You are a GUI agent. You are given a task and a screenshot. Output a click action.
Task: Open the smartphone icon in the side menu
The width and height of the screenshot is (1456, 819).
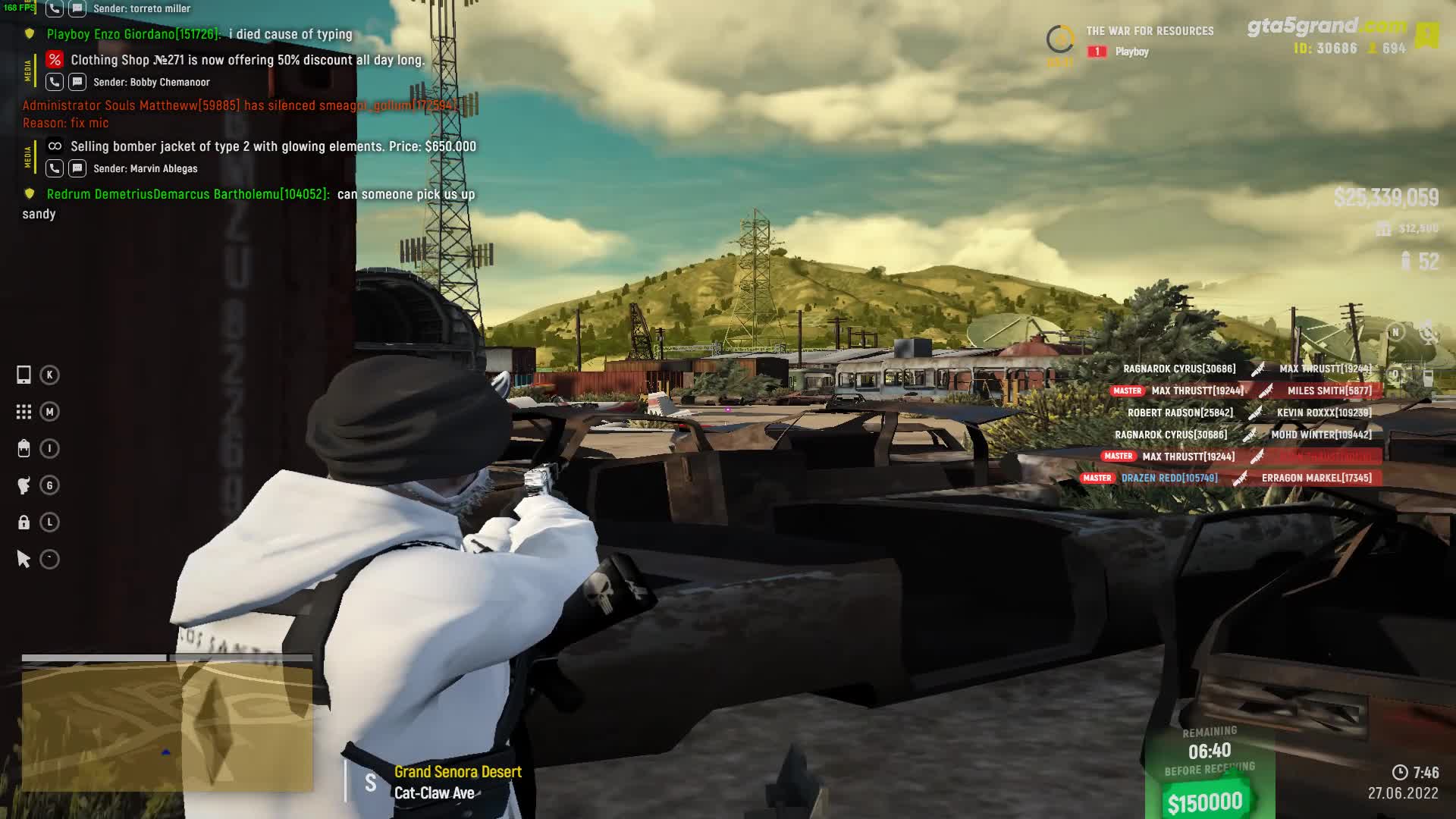24,375
